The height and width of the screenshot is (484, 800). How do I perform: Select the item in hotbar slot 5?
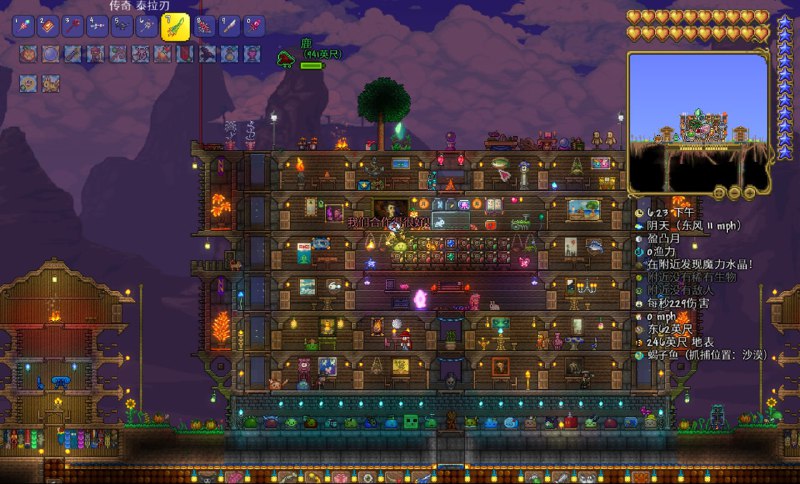pos(122,26)
